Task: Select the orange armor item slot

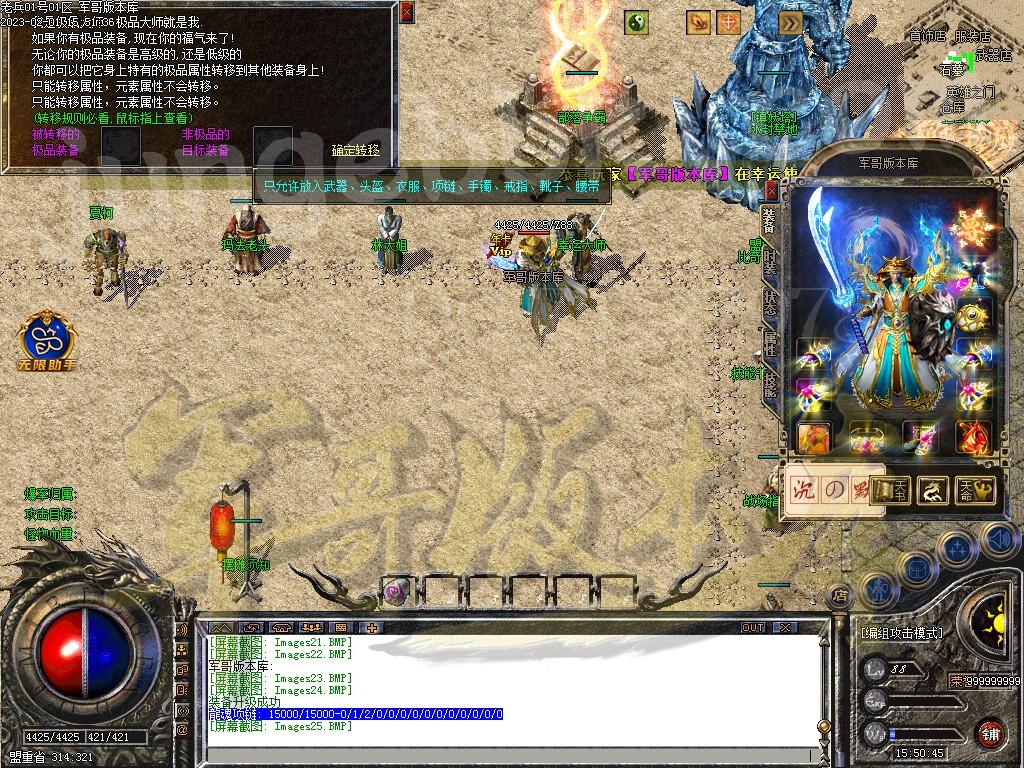Action: (813, 437)
